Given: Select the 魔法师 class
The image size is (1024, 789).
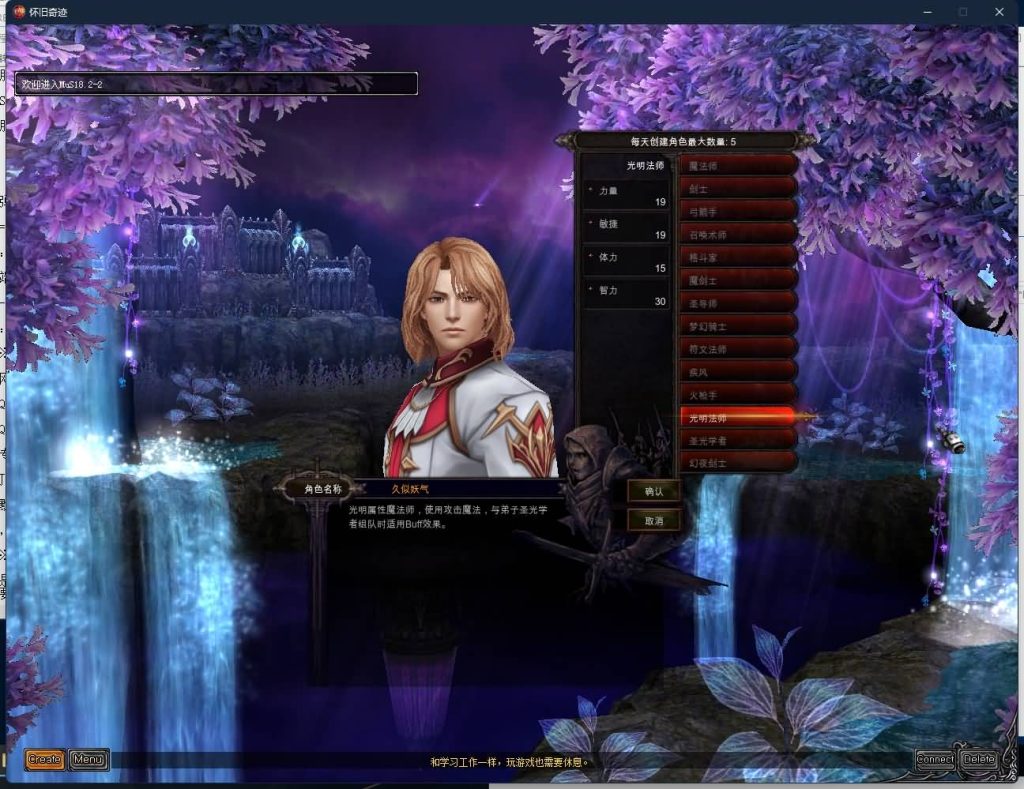Looking at the screenshot, I should coord(738,165).
